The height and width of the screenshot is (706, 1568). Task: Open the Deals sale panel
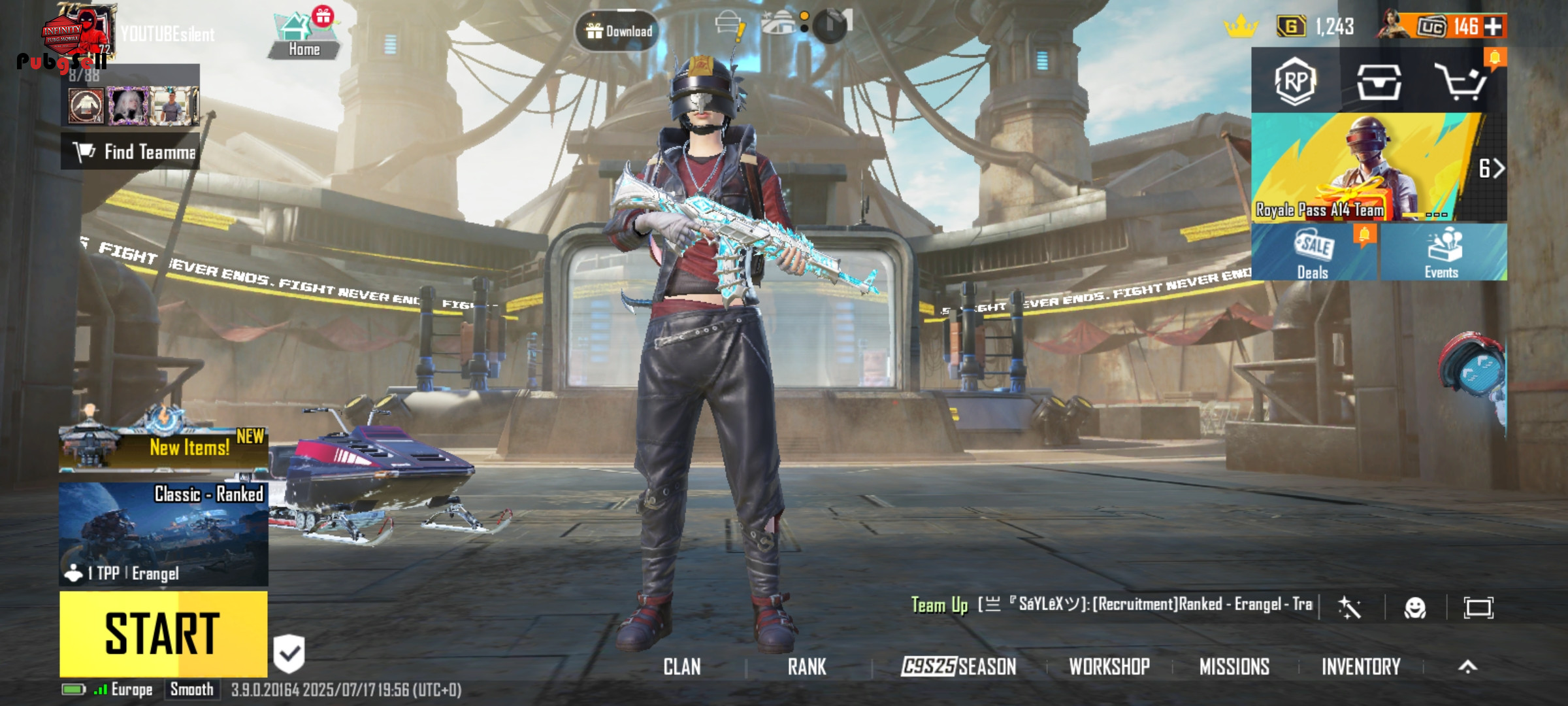[x=1314, y=252]
